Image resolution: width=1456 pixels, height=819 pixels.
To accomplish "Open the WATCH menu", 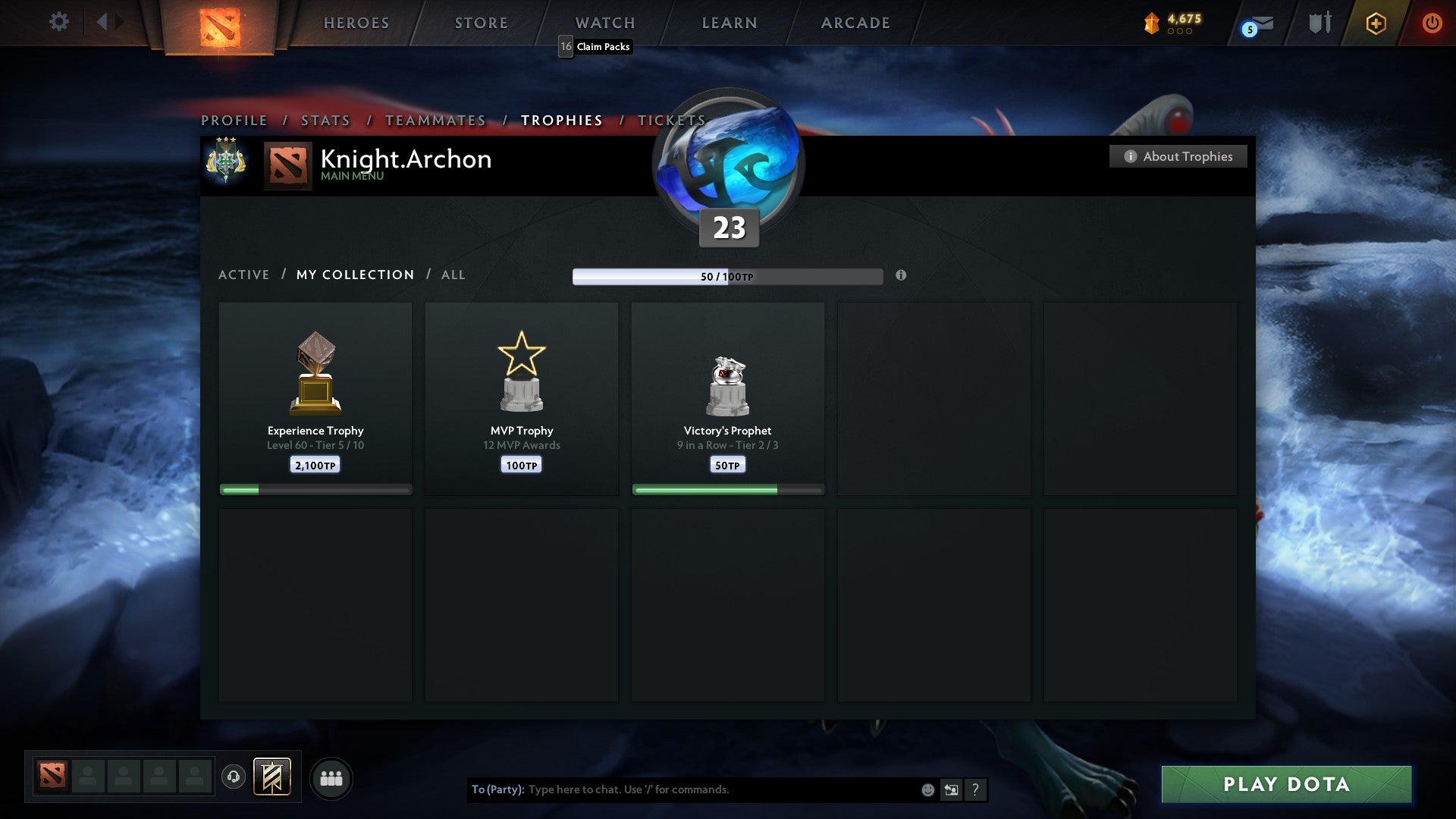I will 604,23.
